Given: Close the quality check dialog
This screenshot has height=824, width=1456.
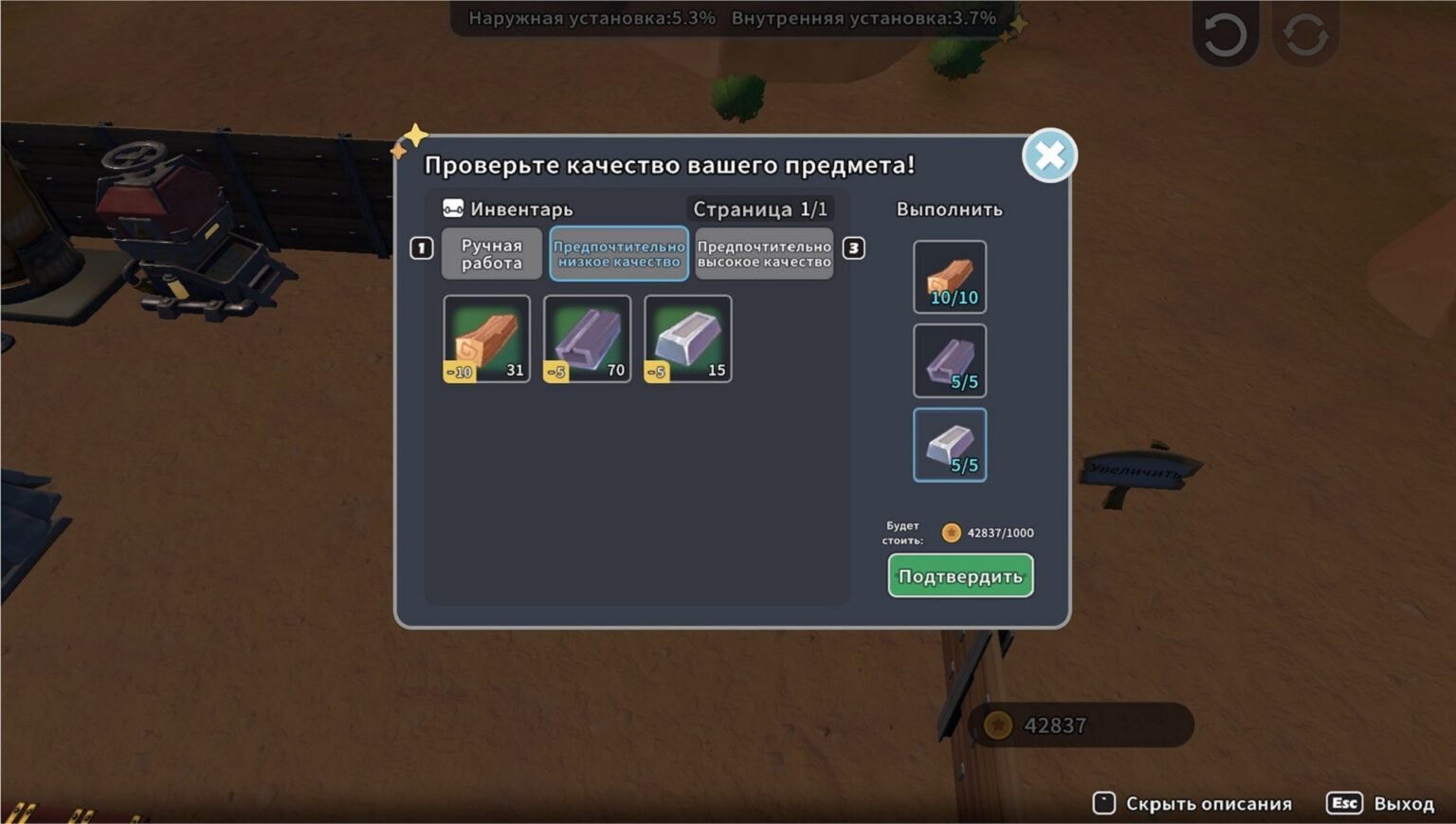Looking at the screenshot, I should (x=1049, y=155).
